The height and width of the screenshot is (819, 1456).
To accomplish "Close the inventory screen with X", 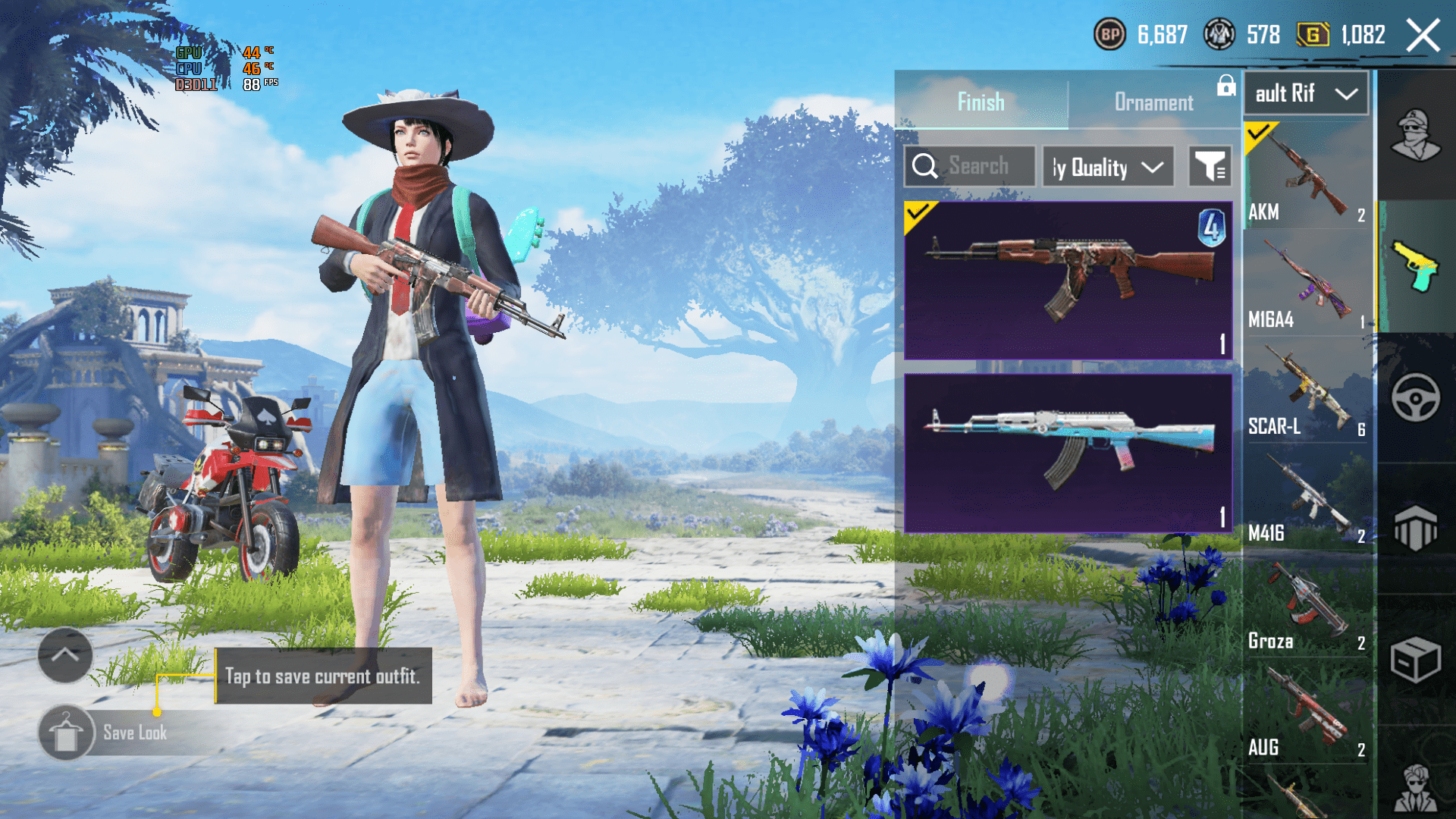I will click(1423, 36).
